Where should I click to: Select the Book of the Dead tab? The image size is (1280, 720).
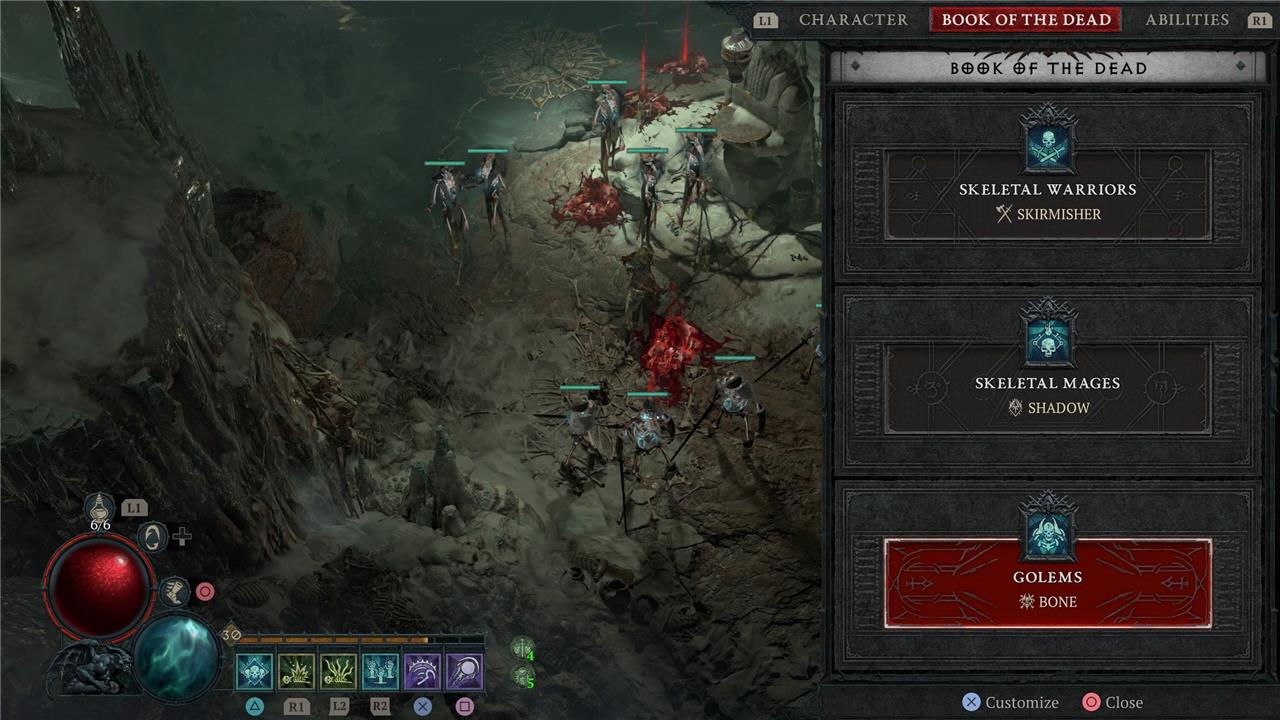(1026, 20)
